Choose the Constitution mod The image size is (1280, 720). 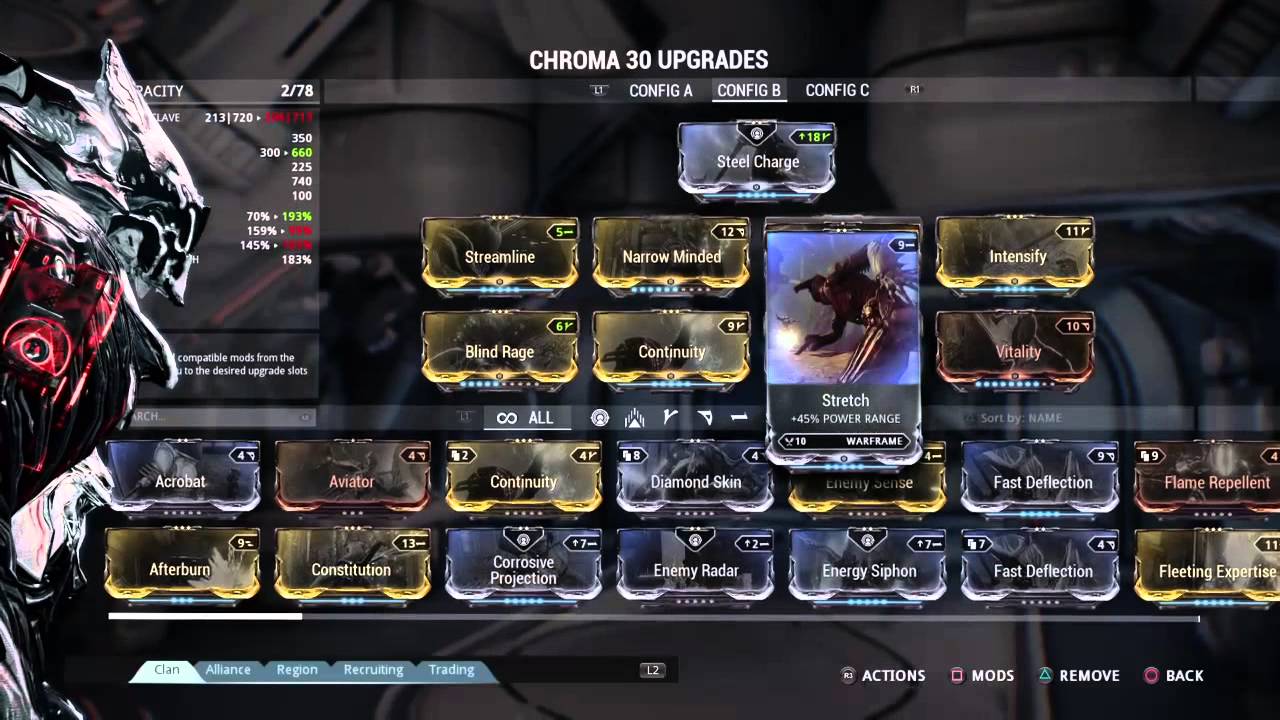click(x=351, y=570)
